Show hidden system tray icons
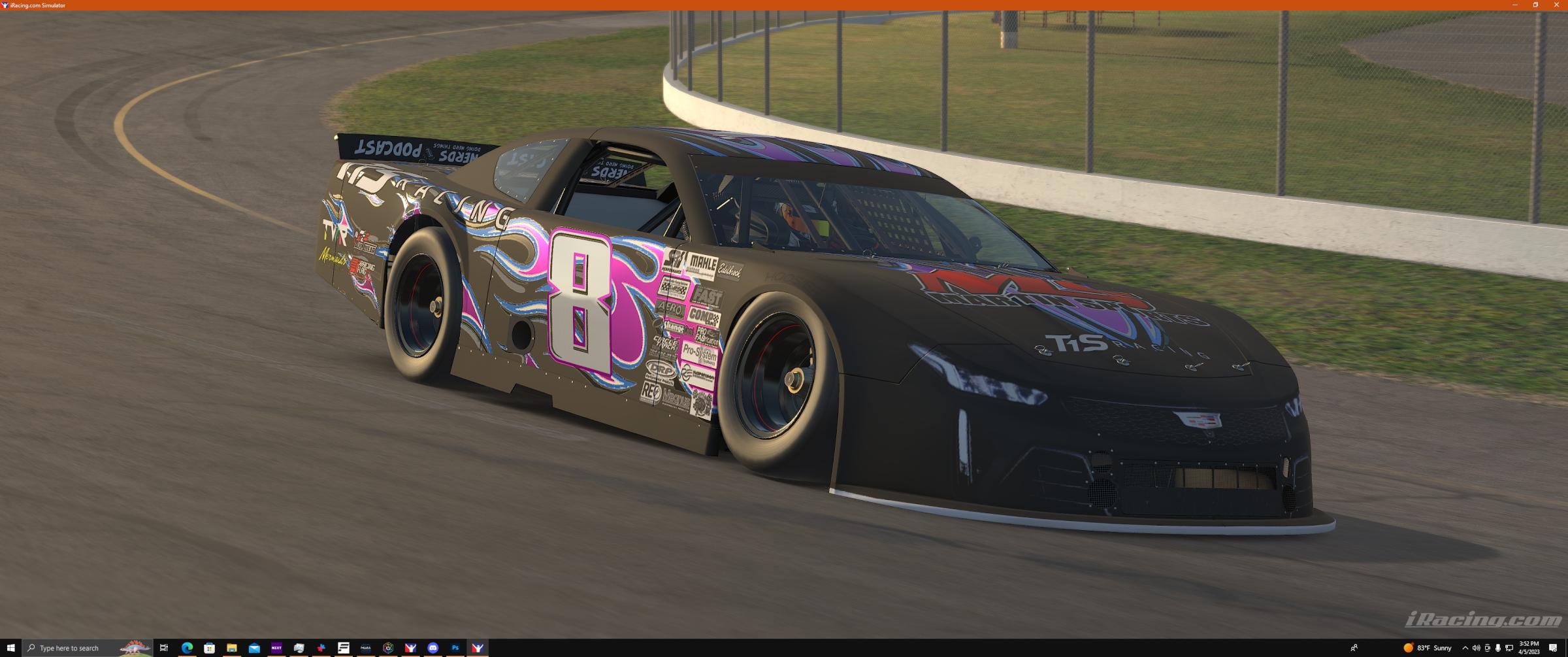Image resolution: width=1568 pixels, height=657 pixels. 1466,648
